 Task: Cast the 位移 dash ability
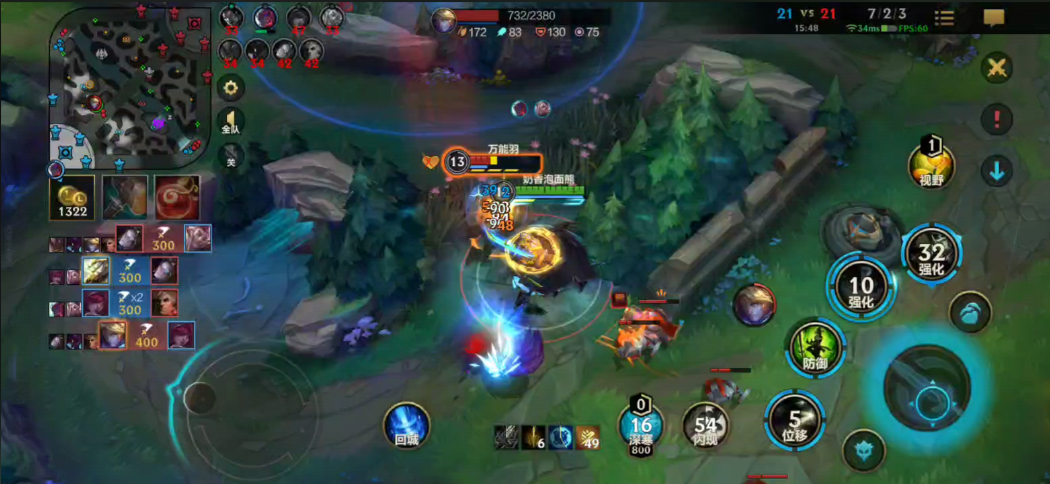coord(795,420)
